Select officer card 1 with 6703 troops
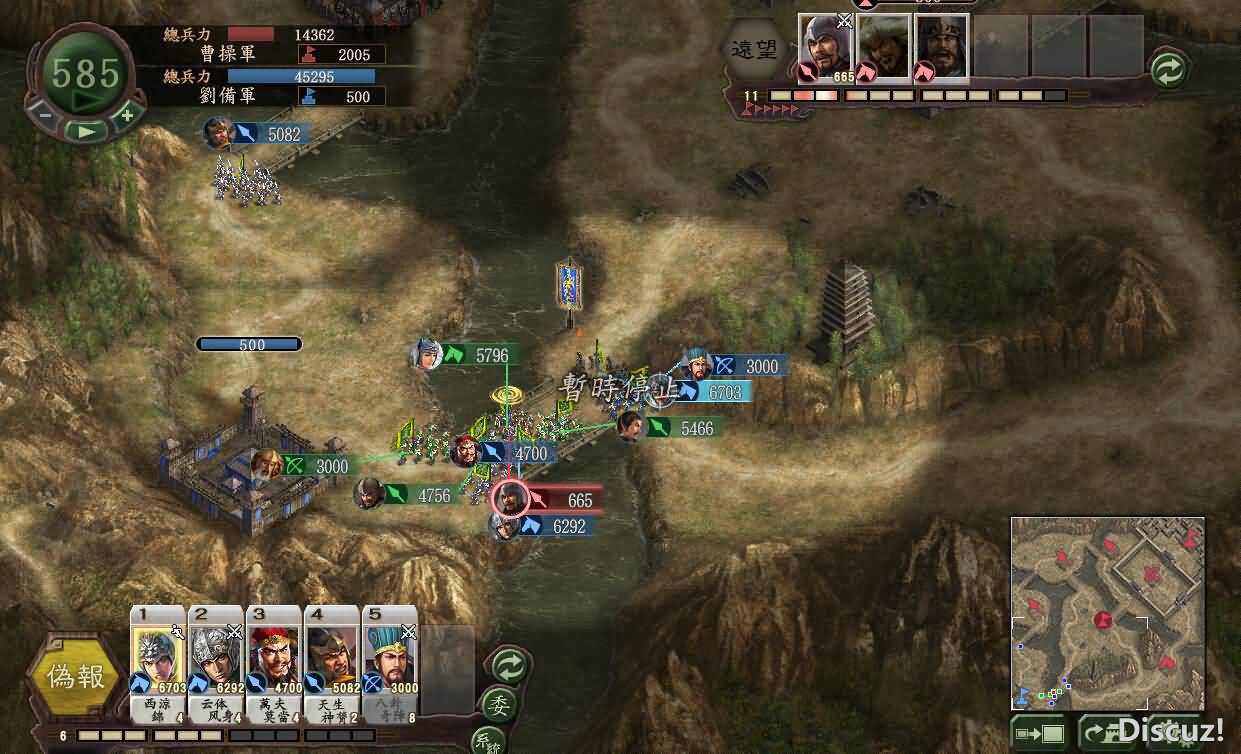This screenshot has height=754, width=1241. point(158,655)
